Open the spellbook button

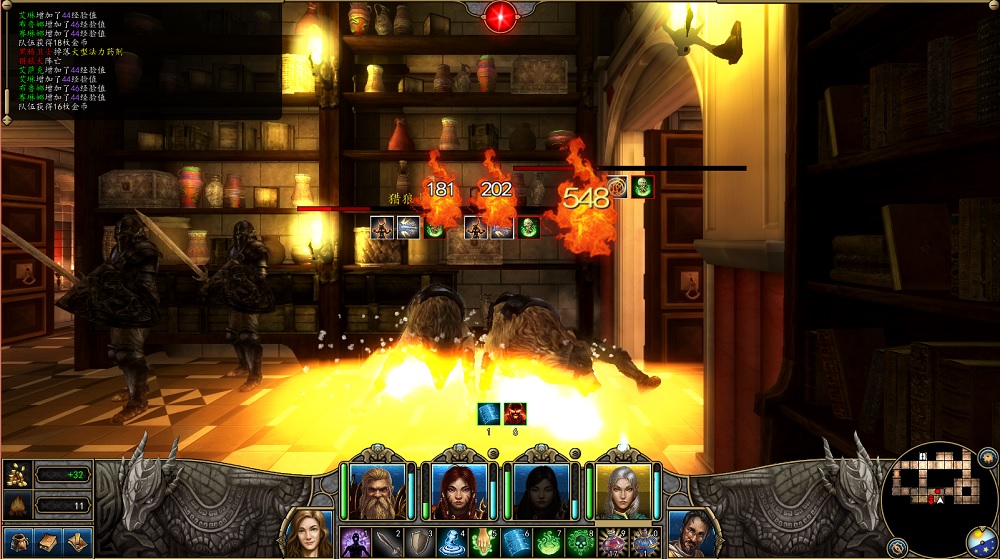click(47, 542)
